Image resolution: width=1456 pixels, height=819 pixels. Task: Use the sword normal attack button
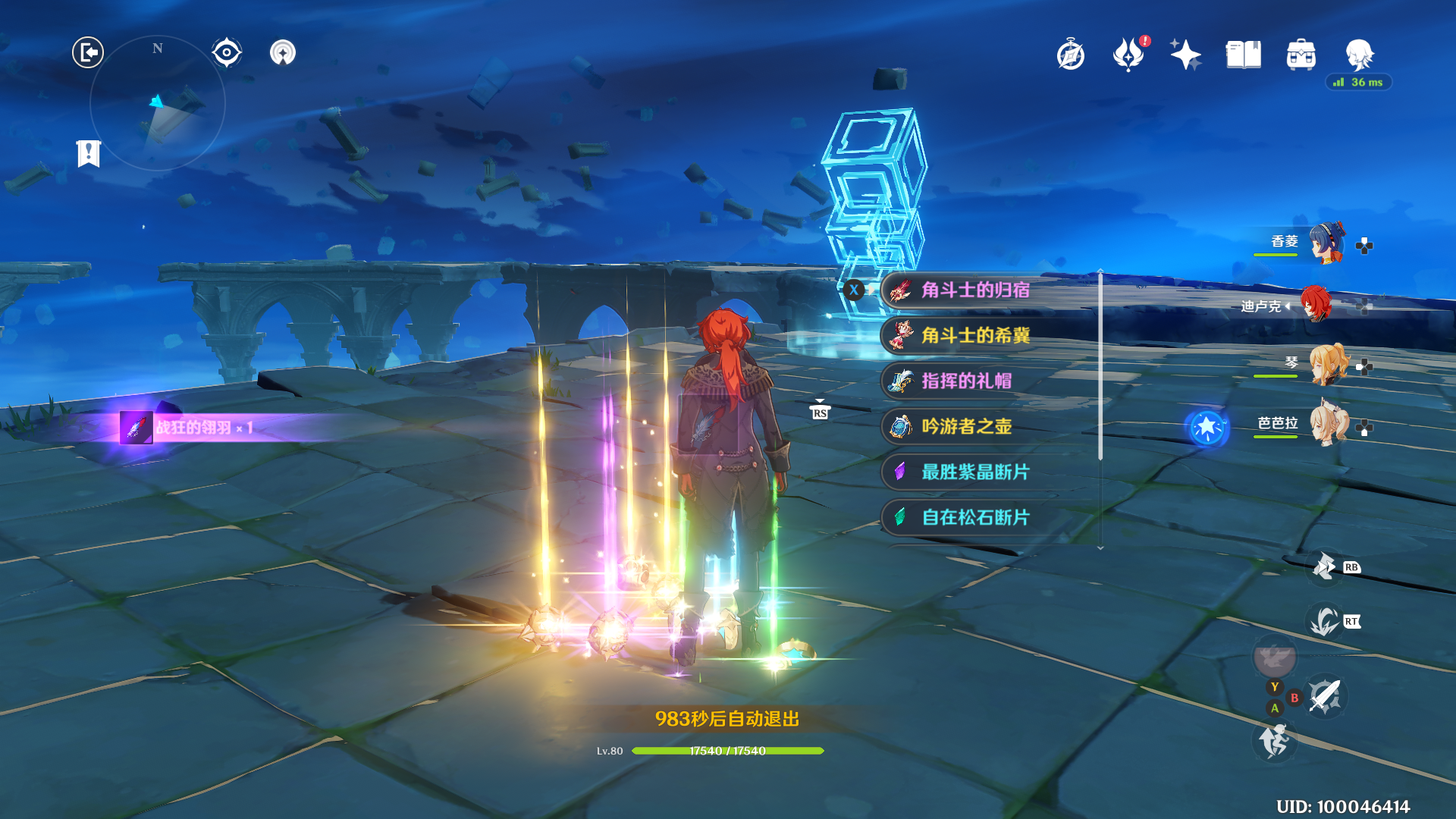pos(1325,696)
